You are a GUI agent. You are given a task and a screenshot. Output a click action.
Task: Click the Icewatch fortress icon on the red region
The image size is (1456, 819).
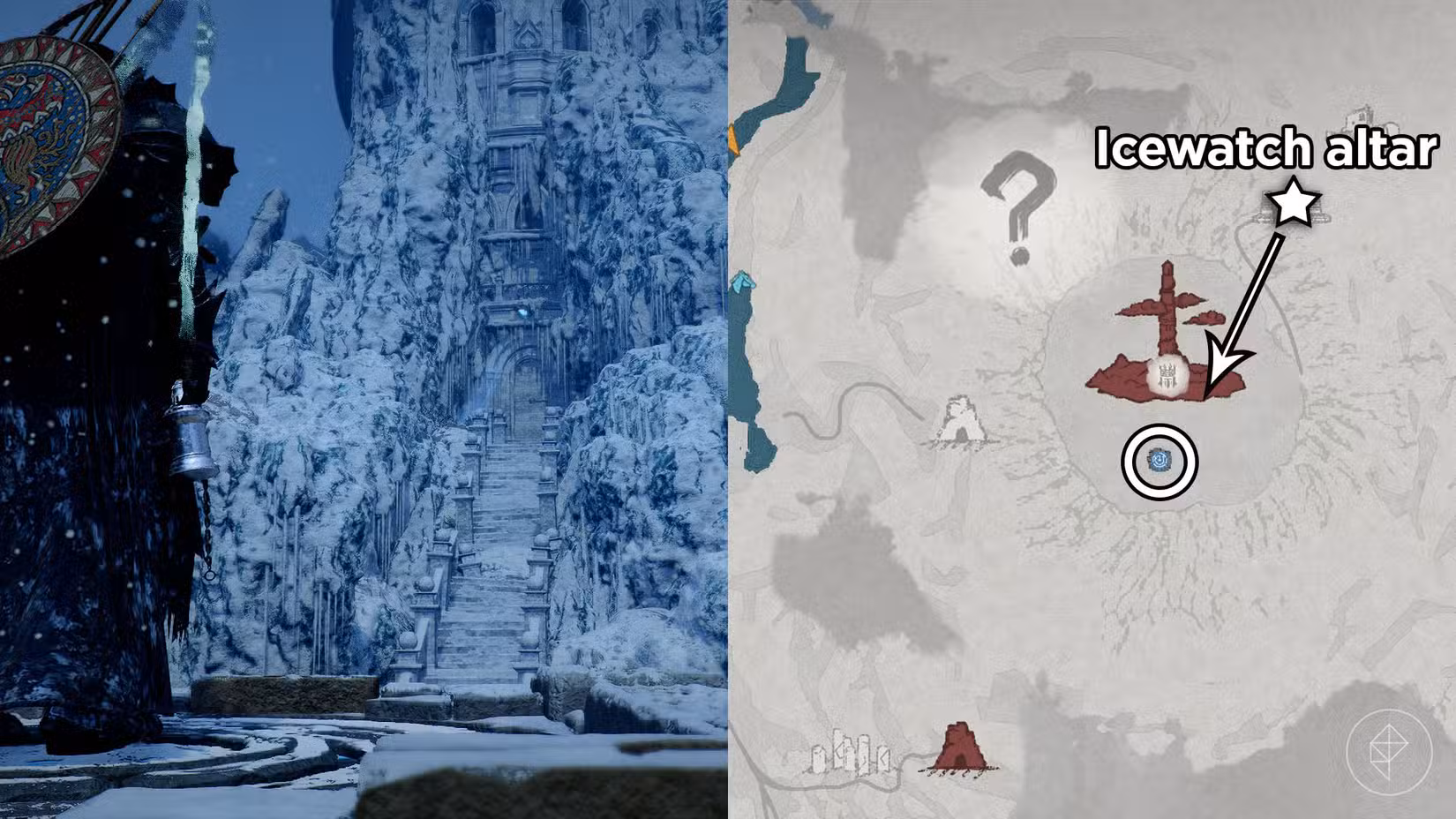1167,376
